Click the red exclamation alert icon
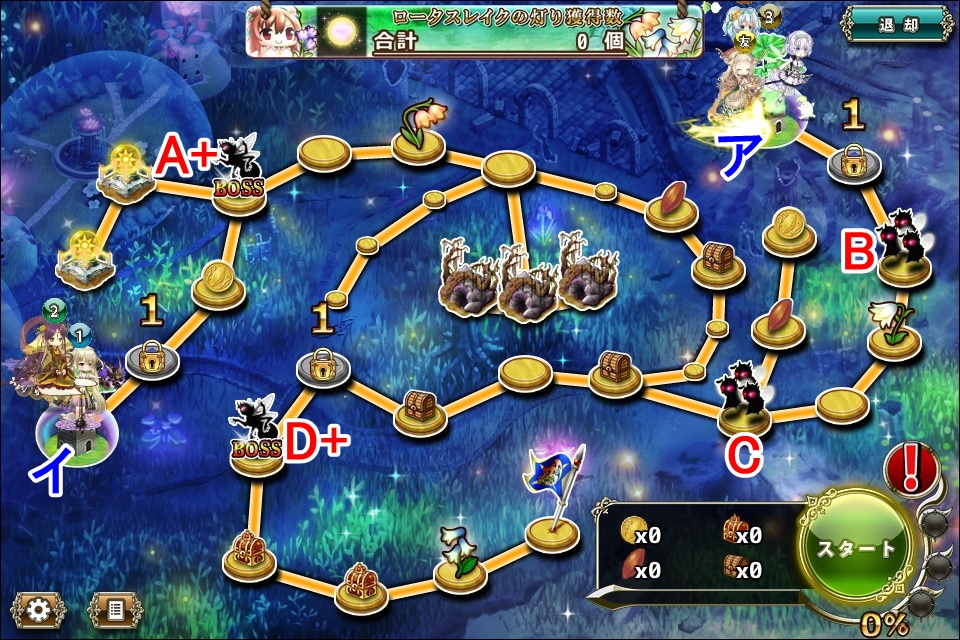 point(911,466)
